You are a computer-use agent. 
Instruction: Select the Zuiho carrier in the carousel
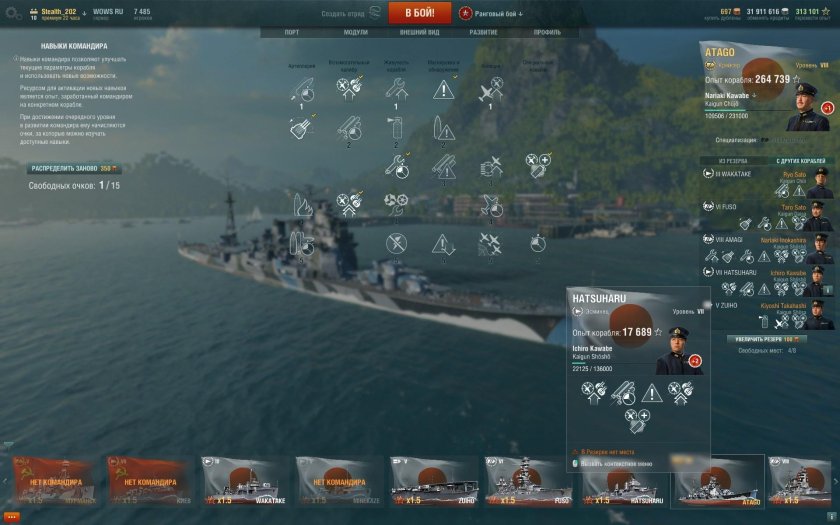click(434, 481)
